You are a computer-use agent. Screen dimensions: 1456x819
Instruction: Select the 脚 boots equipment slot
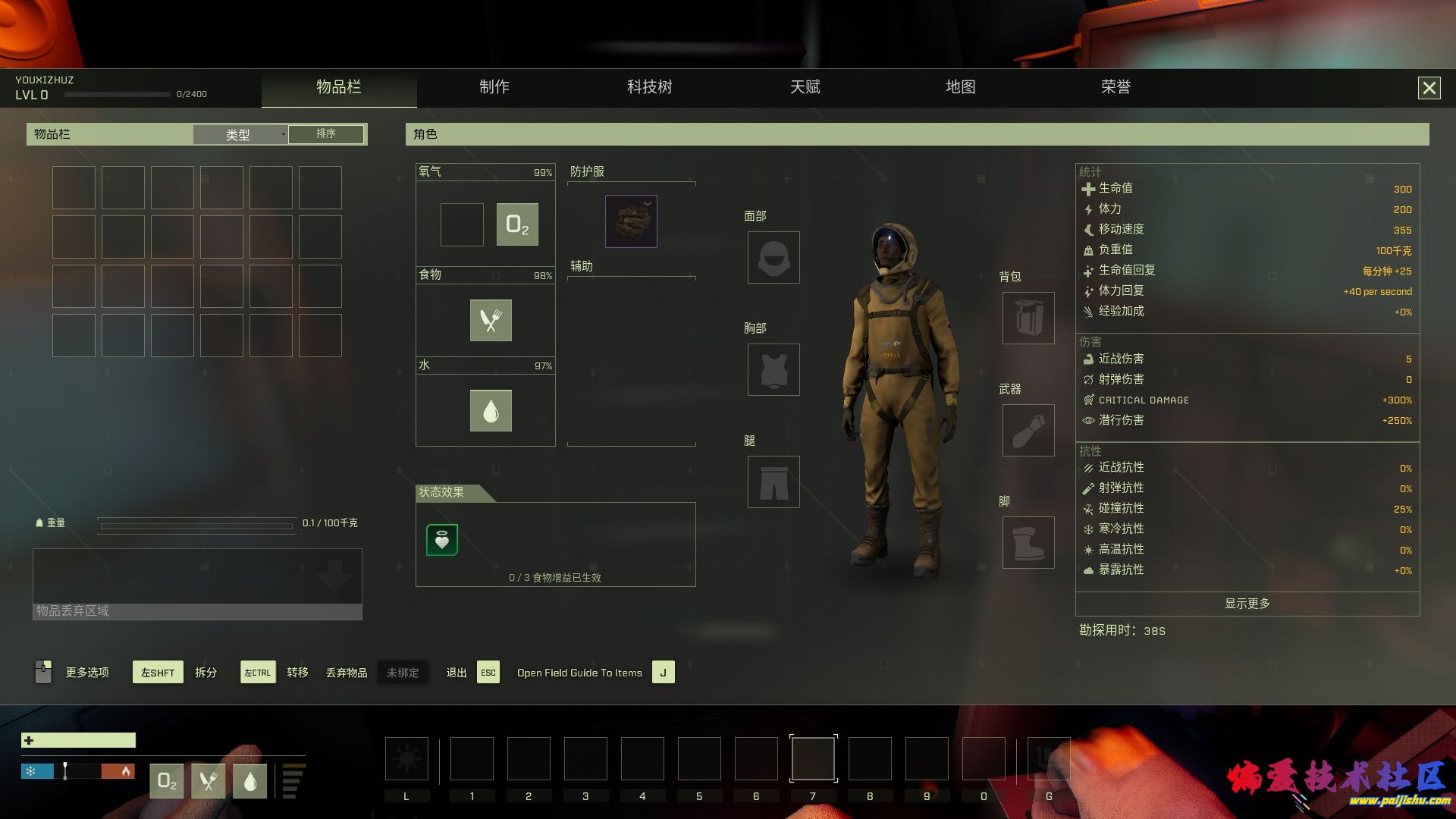[1028, 543]
